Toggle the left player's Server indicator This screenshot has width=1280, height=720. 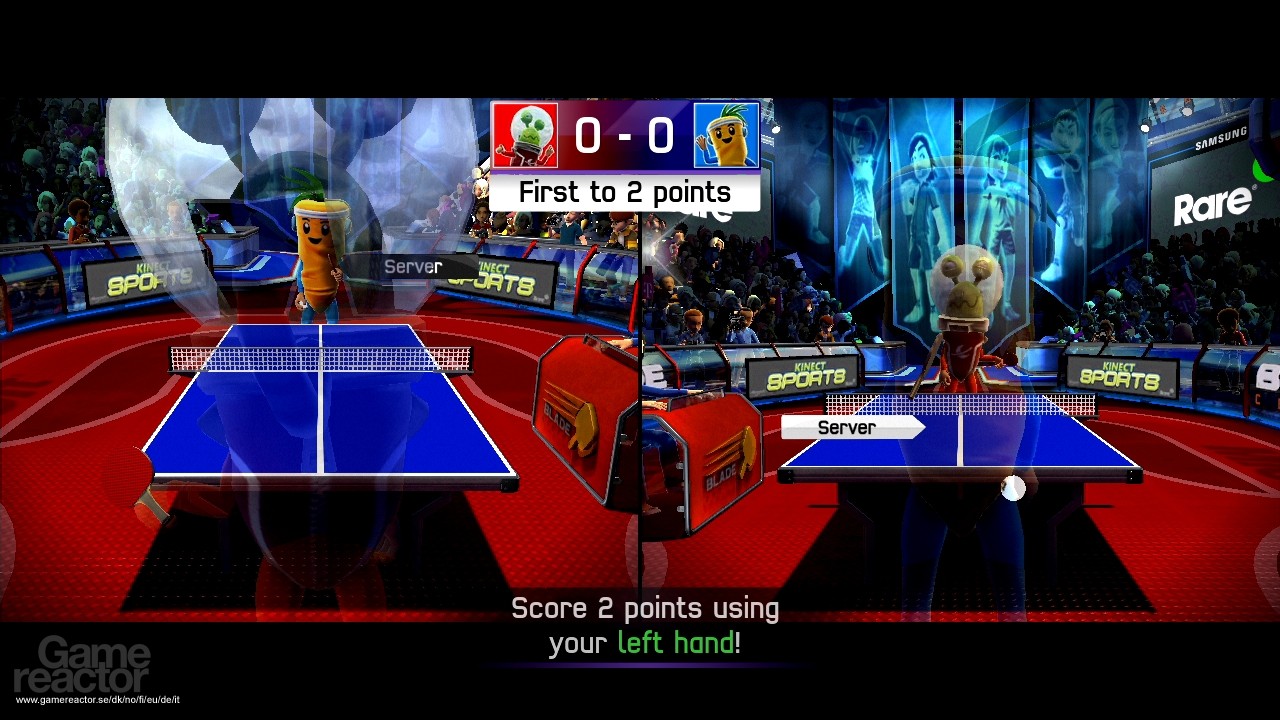pos(415,266)
